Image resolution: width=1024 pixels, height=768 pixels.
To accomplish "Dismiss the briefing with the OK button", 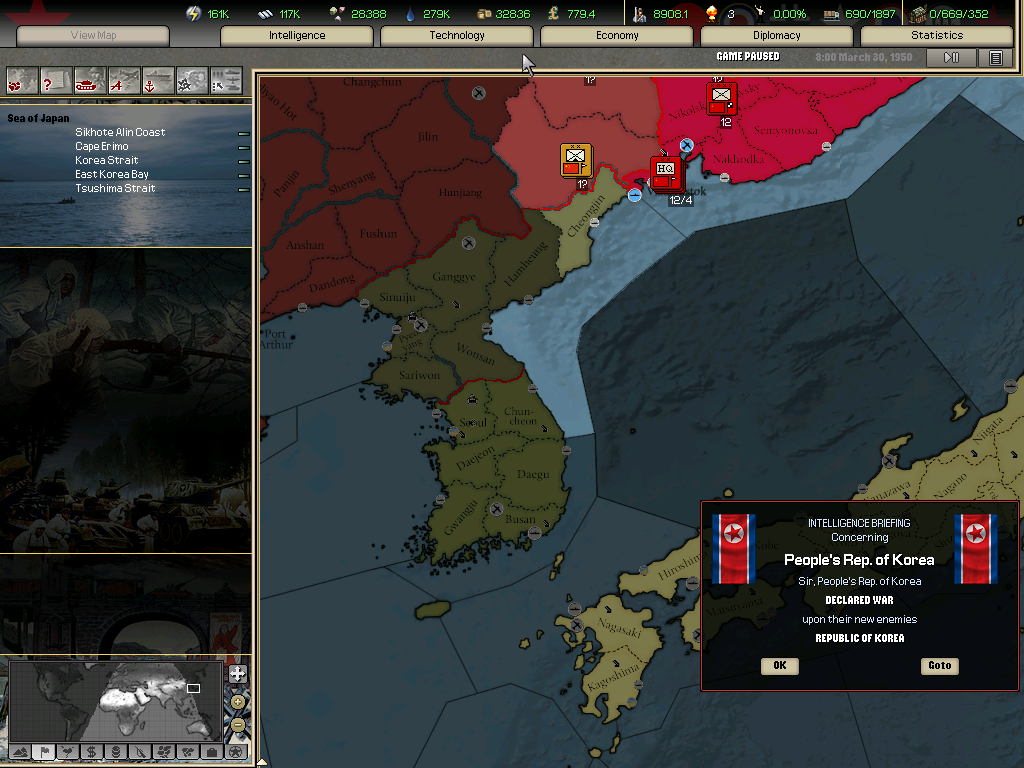I will (779, 666).
